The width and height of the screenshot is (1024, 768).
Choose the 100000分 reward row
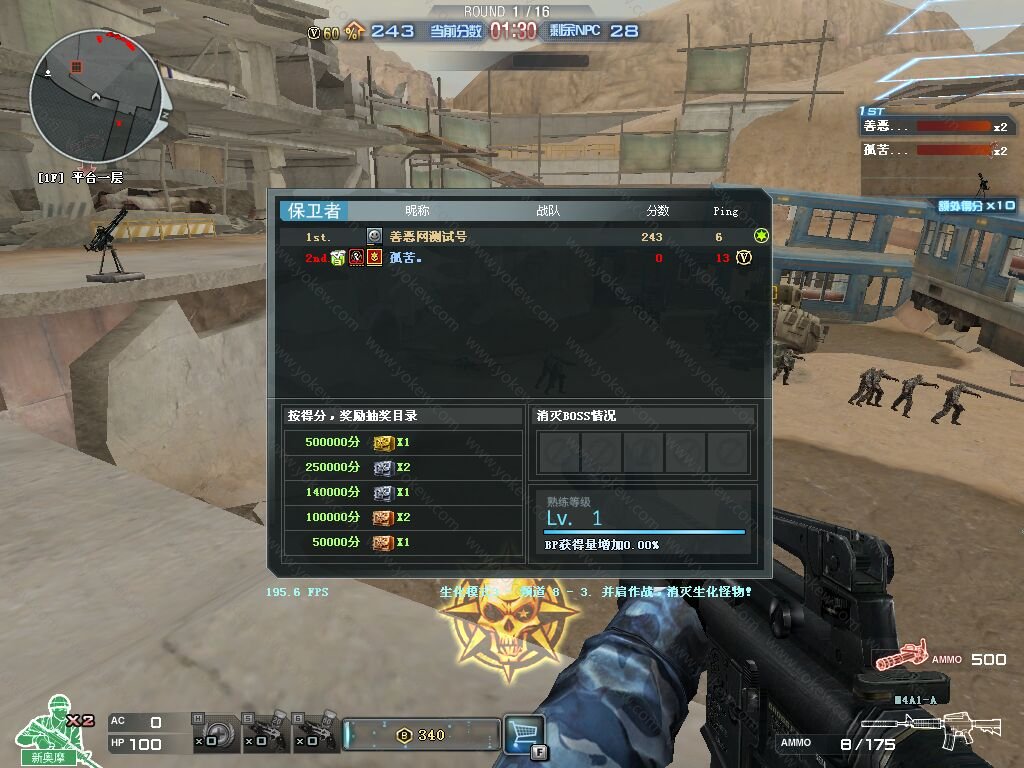pos(400,517)
